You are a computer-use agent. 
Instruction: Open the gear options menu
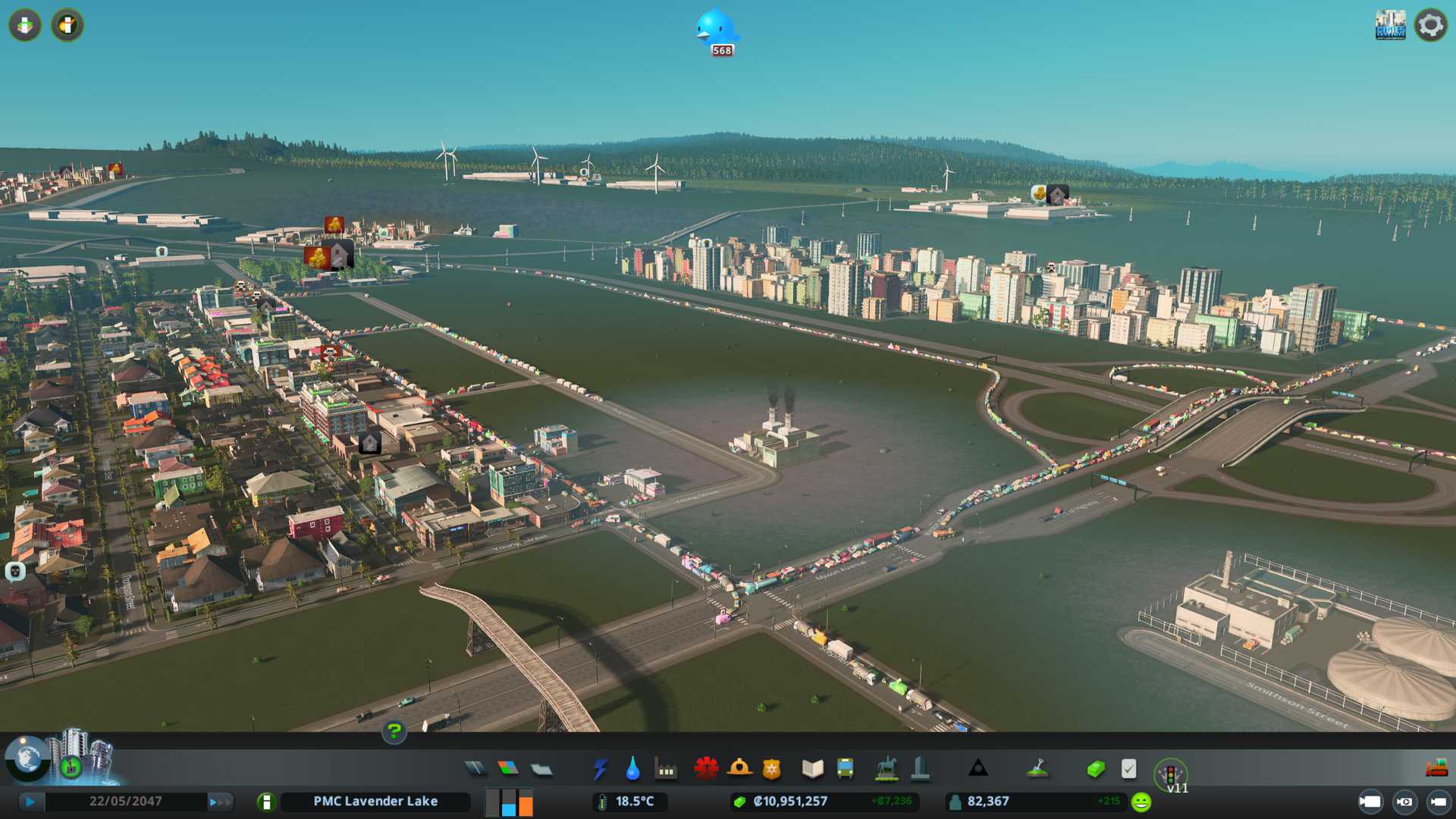[x=1430, y=25]
